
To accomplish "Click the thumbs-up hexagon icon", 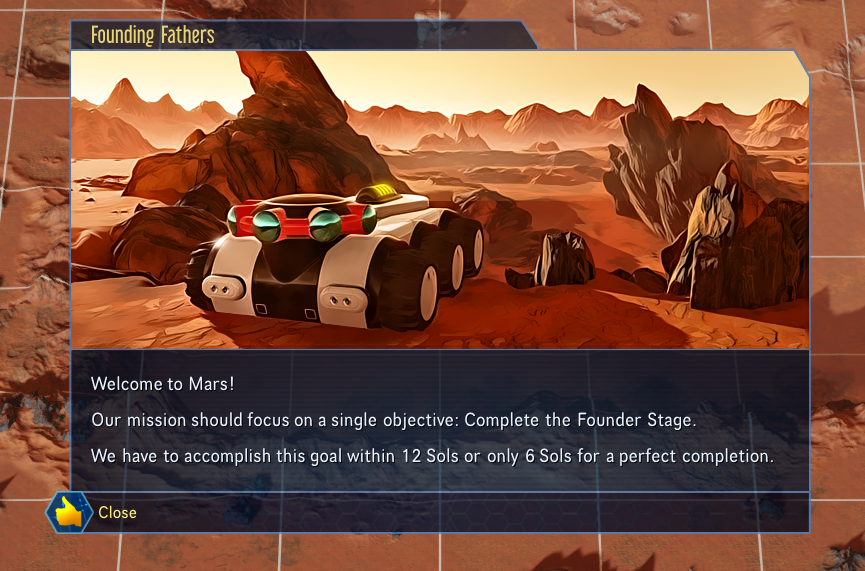I will [69, 512].
